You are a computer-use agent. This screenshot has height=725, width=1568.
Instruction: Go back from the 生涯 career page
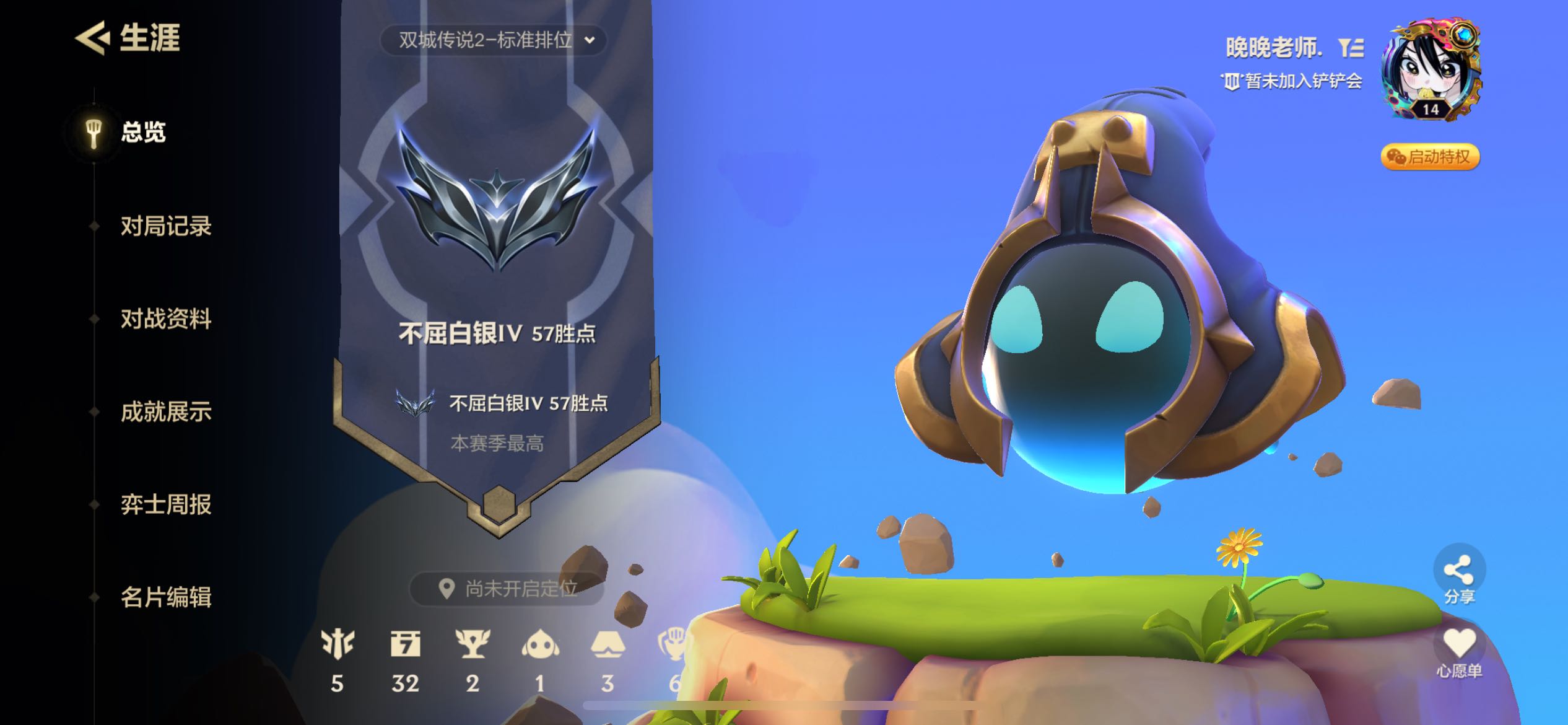[92, 38]
